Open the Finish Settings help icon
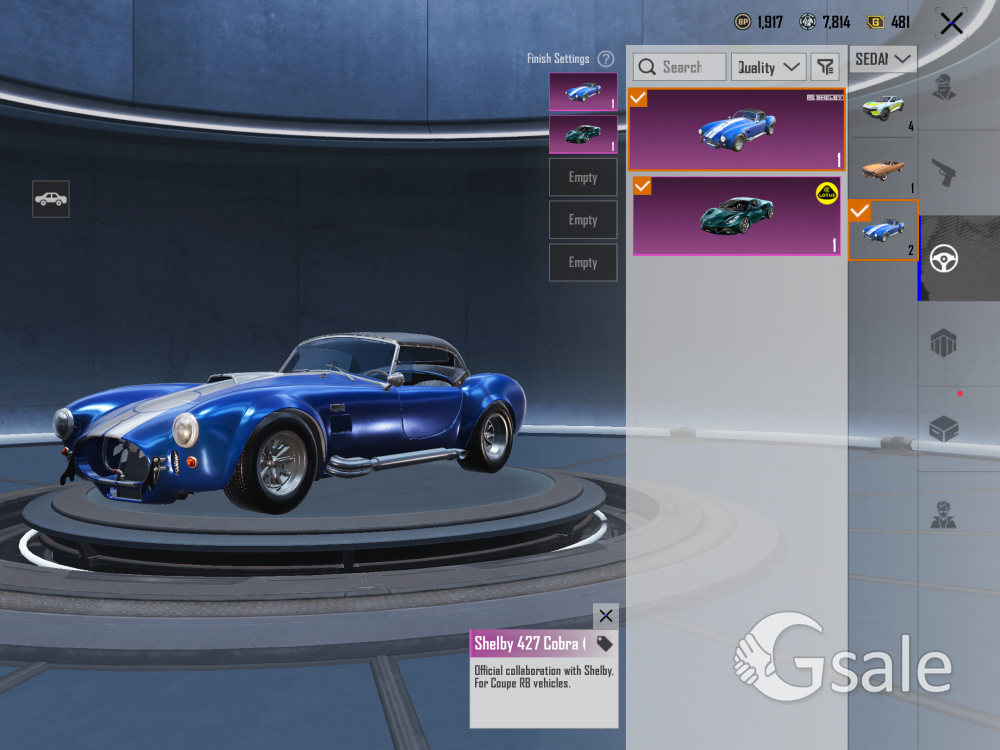Image resolution: width=1000 pixels, height=750 pixels. 606,59
